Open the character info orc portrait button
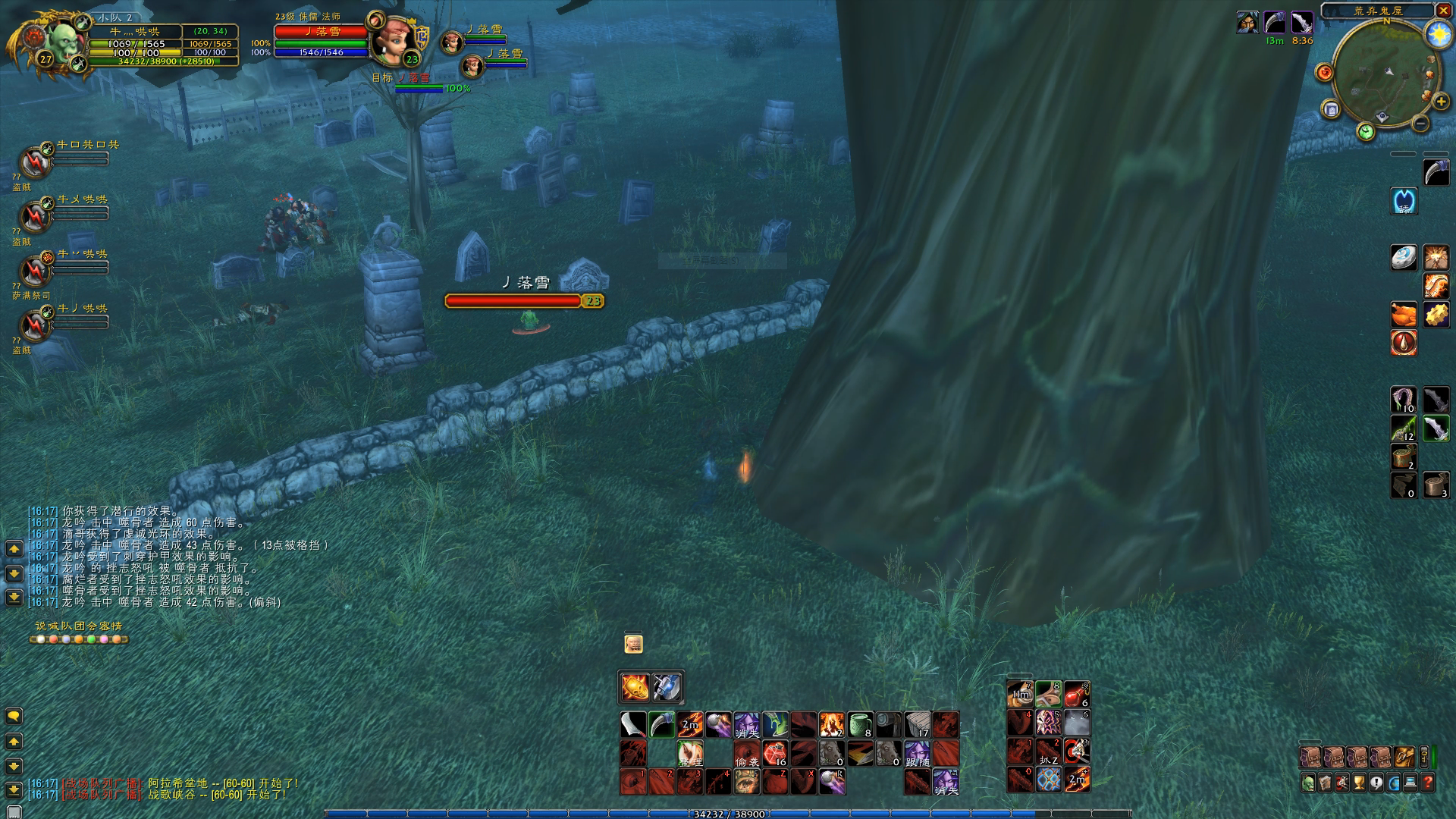This screenshot has width=1456, height=819. pos(1308,783)
